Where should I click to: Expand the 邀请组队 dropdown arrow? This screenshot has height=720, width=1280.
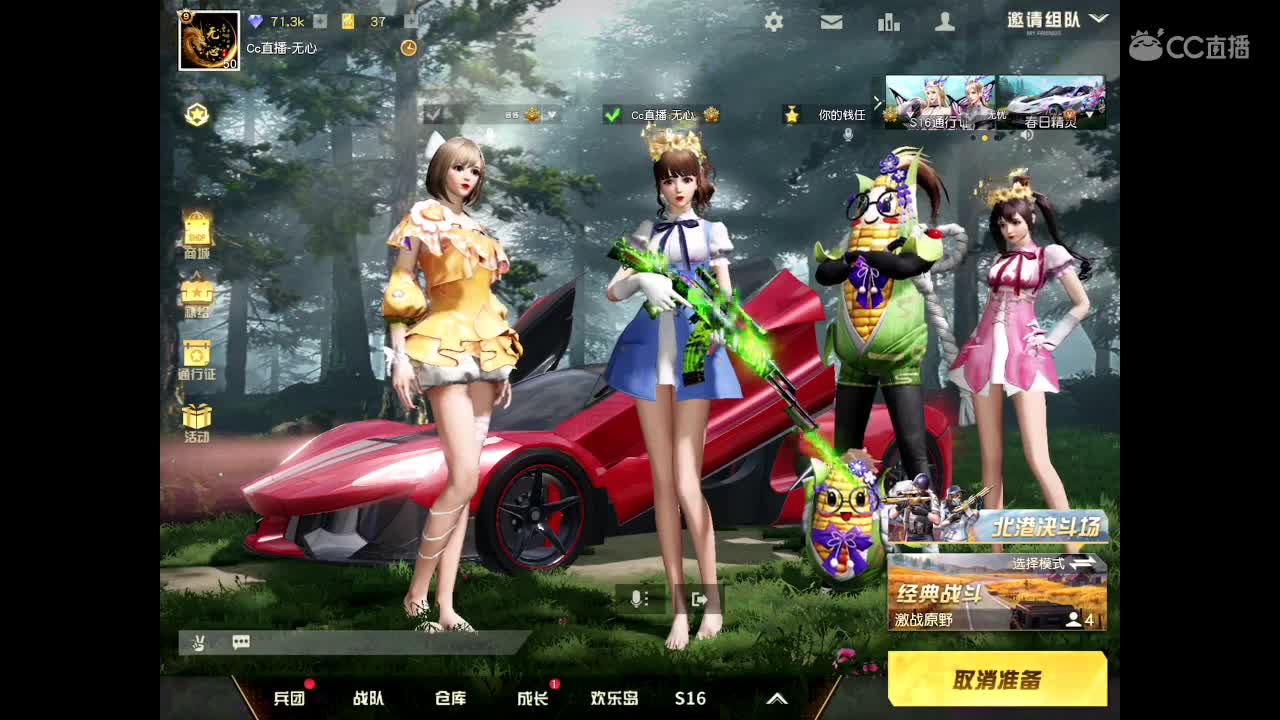(1097, 18)
